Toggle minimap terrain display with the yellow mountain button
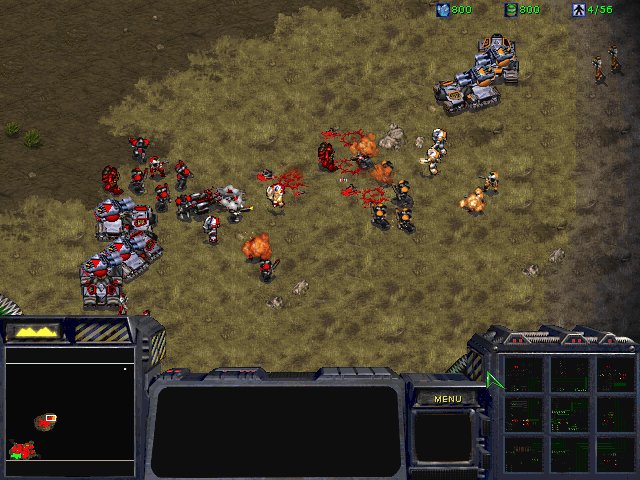This screenshot has height=480, width=640. (x=34, y=331)
